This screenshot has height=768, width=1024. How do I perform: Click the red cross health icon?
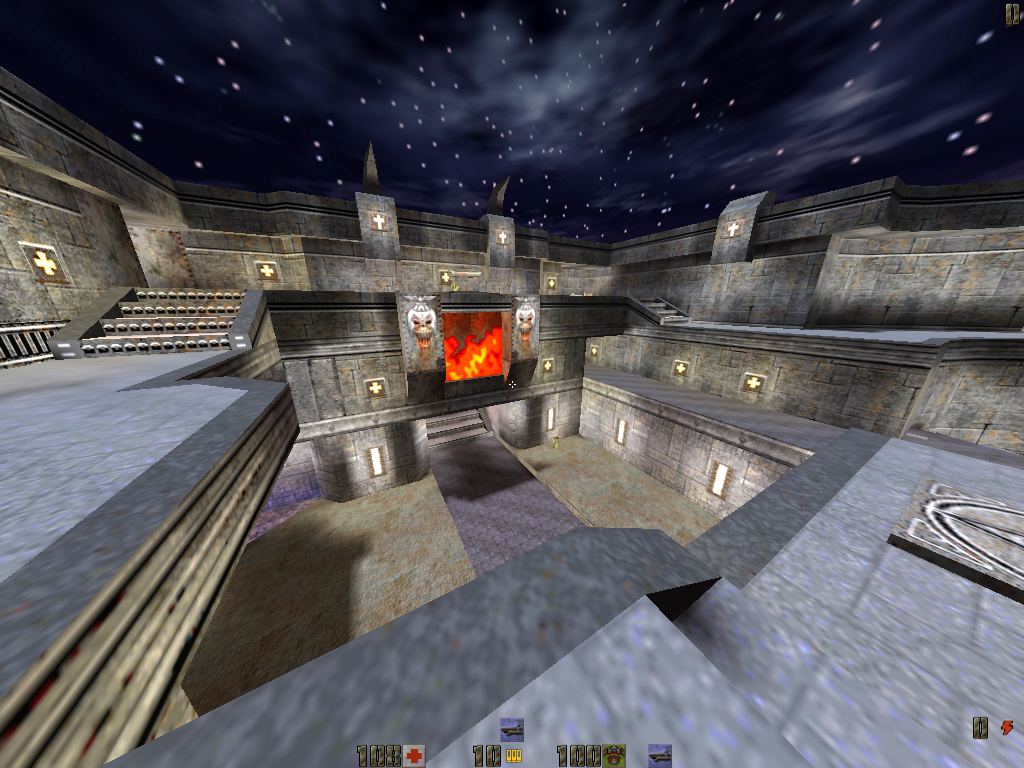[x=414, y=756]
